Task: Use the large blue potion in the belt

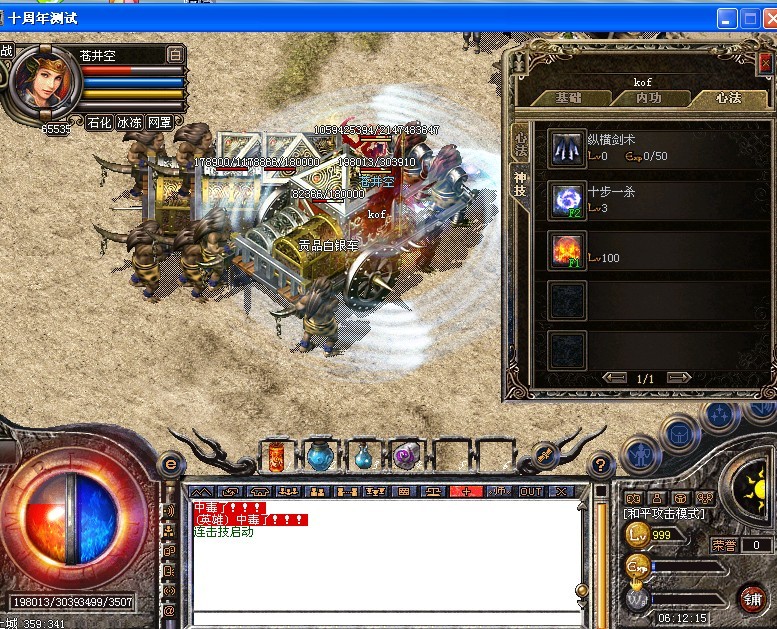Action: click(x=320, y=457)
